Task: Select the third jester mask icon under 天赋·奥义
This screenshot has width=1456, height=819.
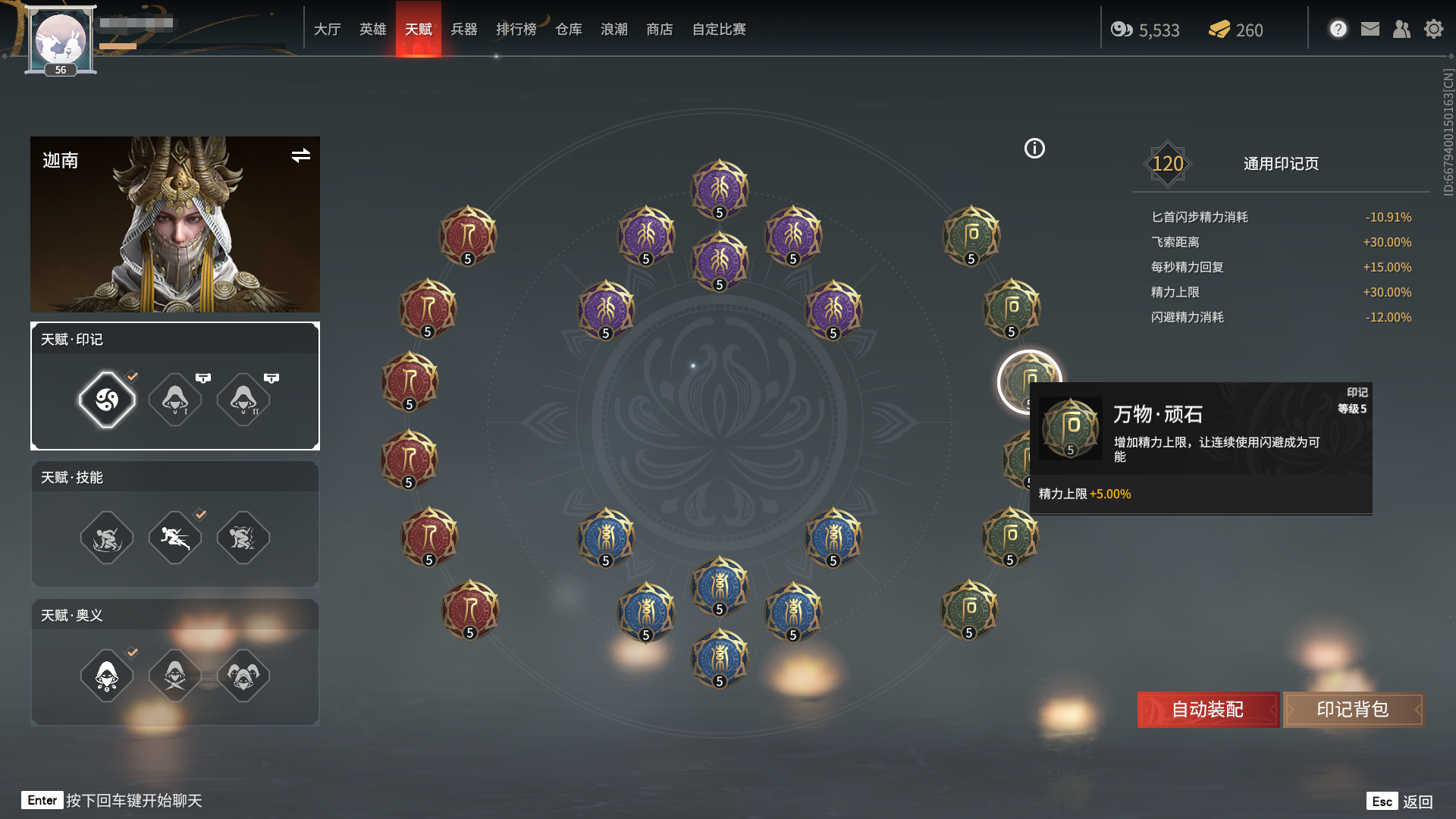Action: (243, 676)
